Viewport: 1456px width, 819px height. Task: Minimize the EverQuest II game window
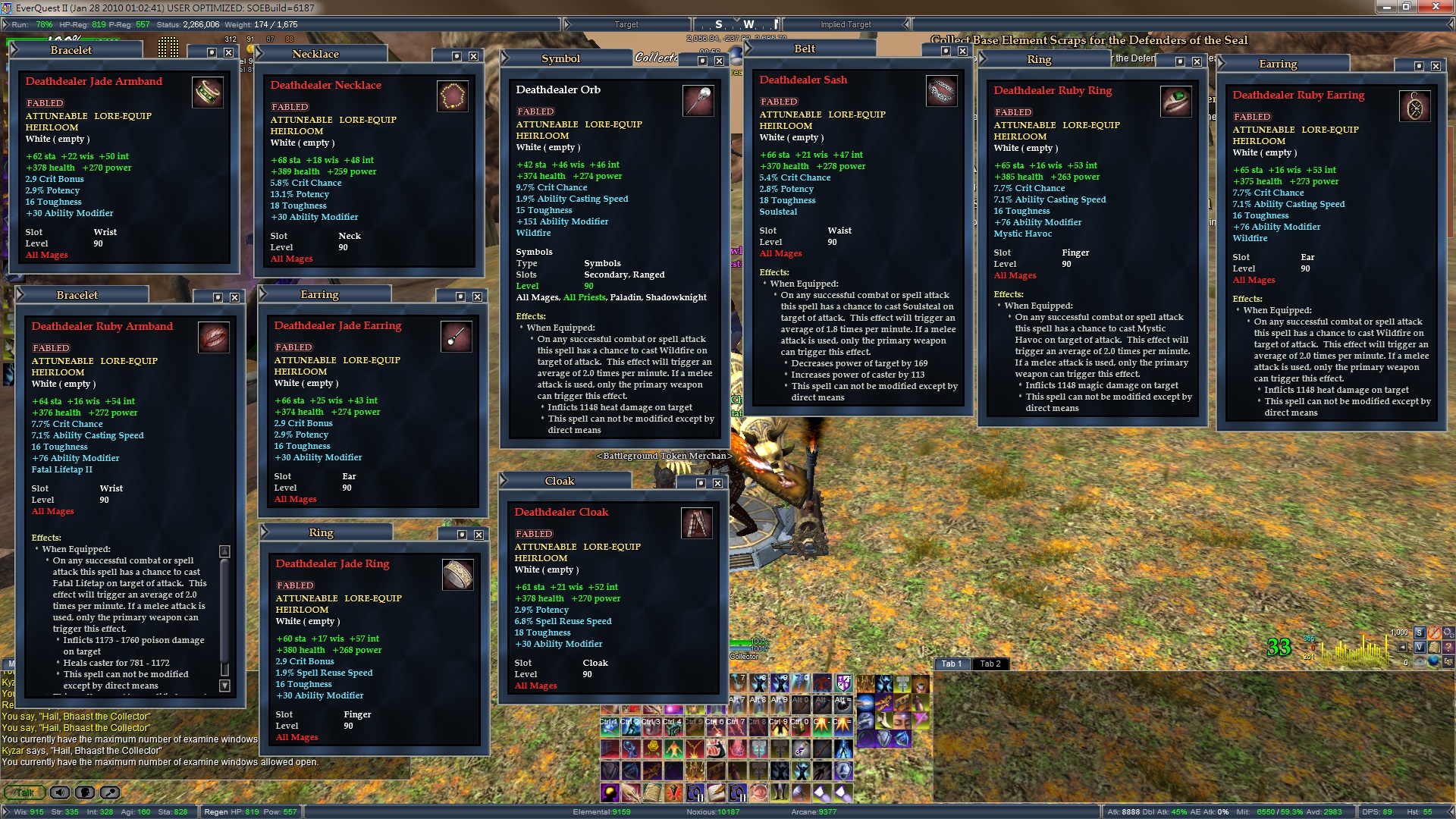(1387, 7)
